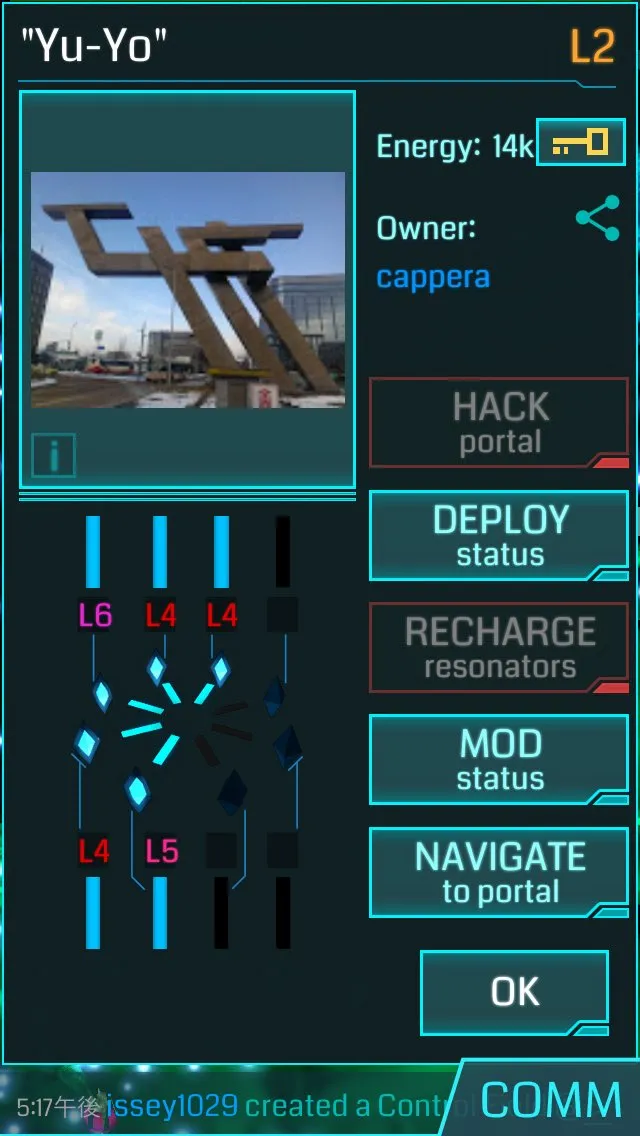Open the DEPLOY status screen

pyautogui.click(x=499, y=536)
